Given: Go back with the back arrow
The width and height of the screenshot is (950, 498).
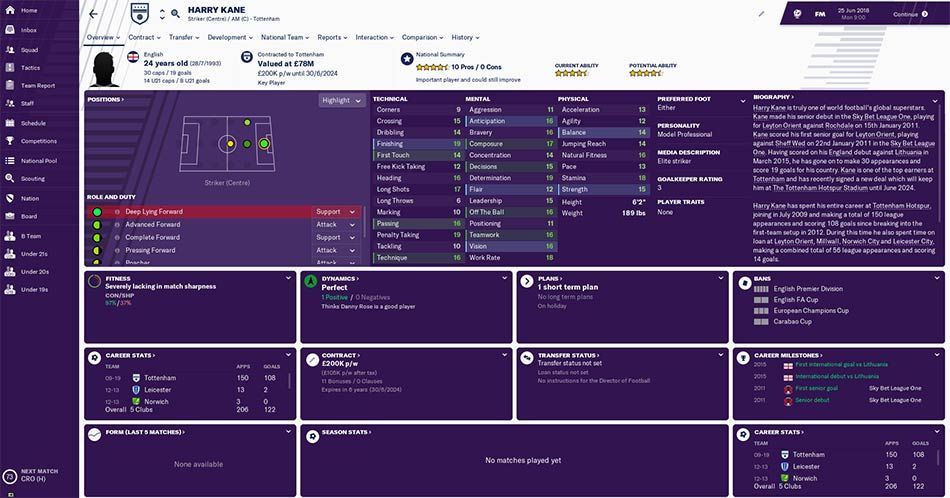Looking at the screenshot, I should click(x=93, y=14).
